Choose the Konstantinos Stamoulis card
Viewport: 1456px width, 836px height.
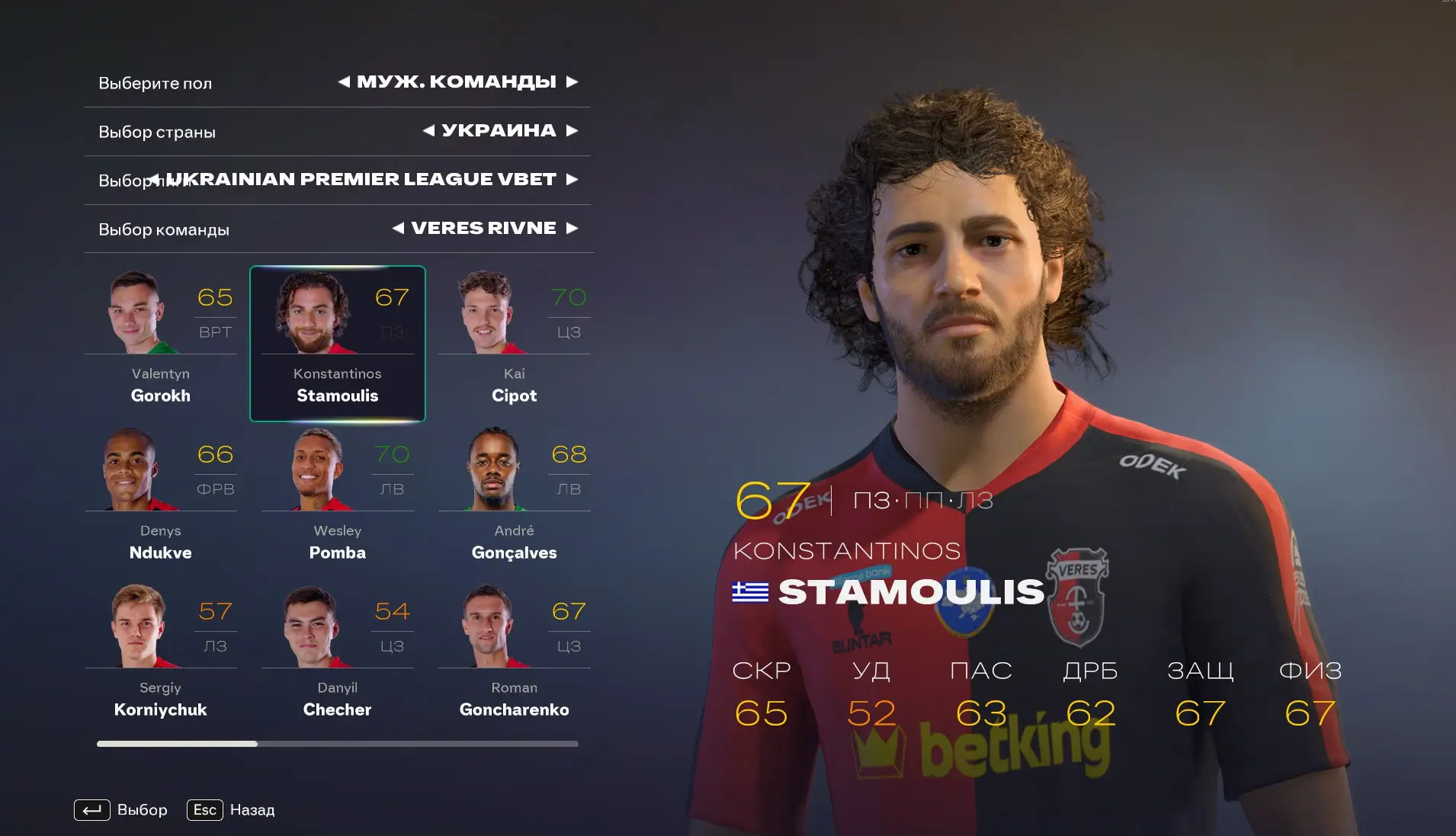(x=337, y=343)
